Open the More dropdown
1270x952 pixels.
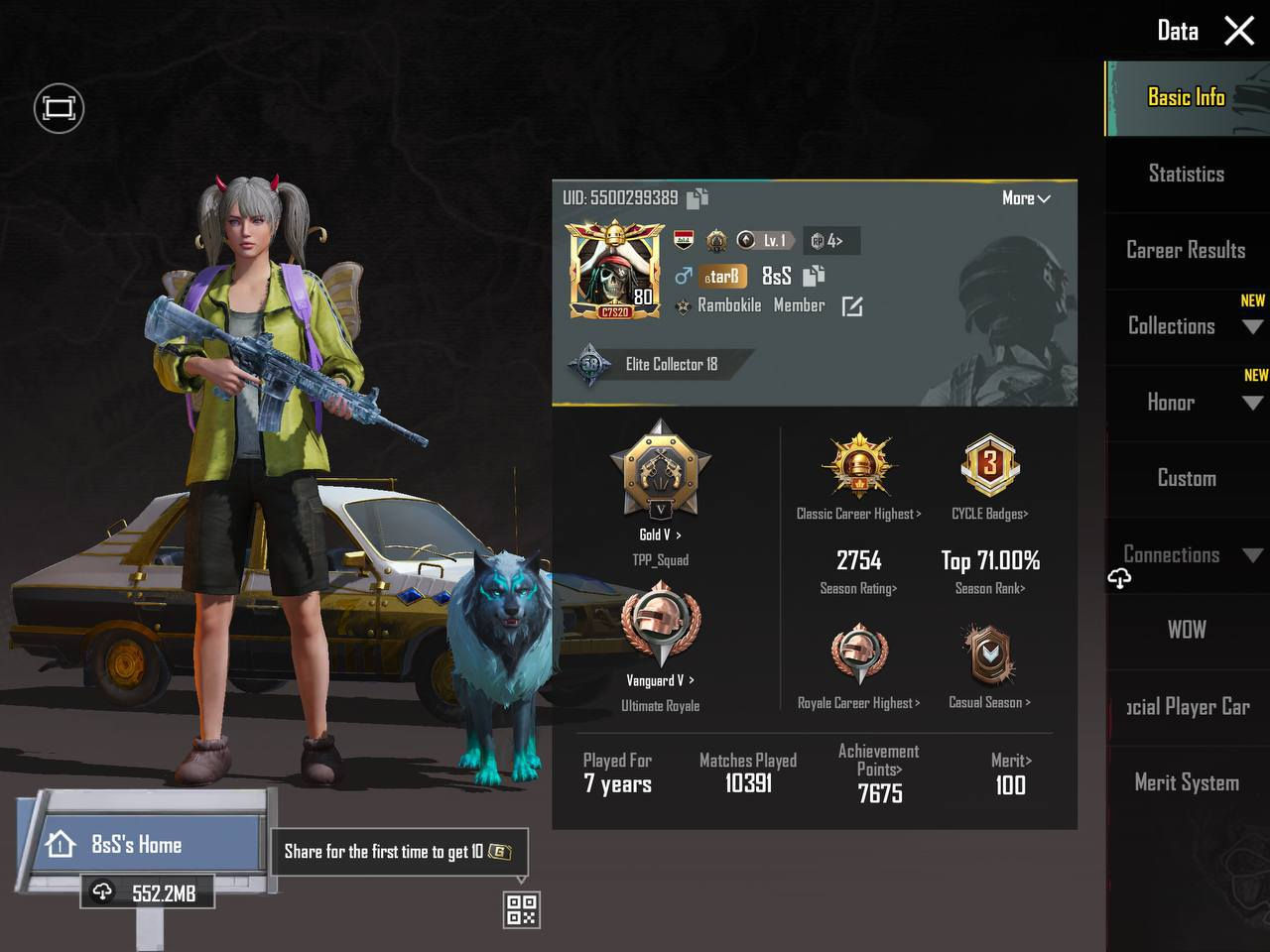click(x=1025, y=198)
